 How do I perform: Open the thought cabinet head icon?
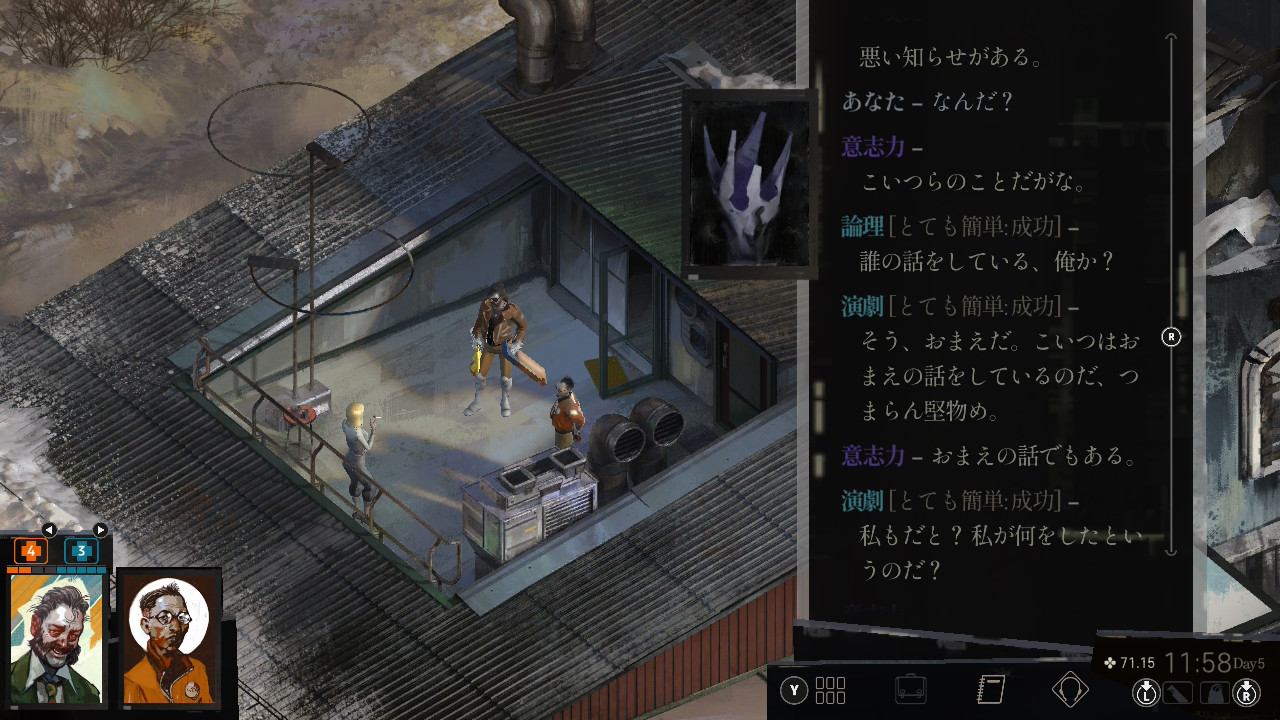[x=1070, y=690]
